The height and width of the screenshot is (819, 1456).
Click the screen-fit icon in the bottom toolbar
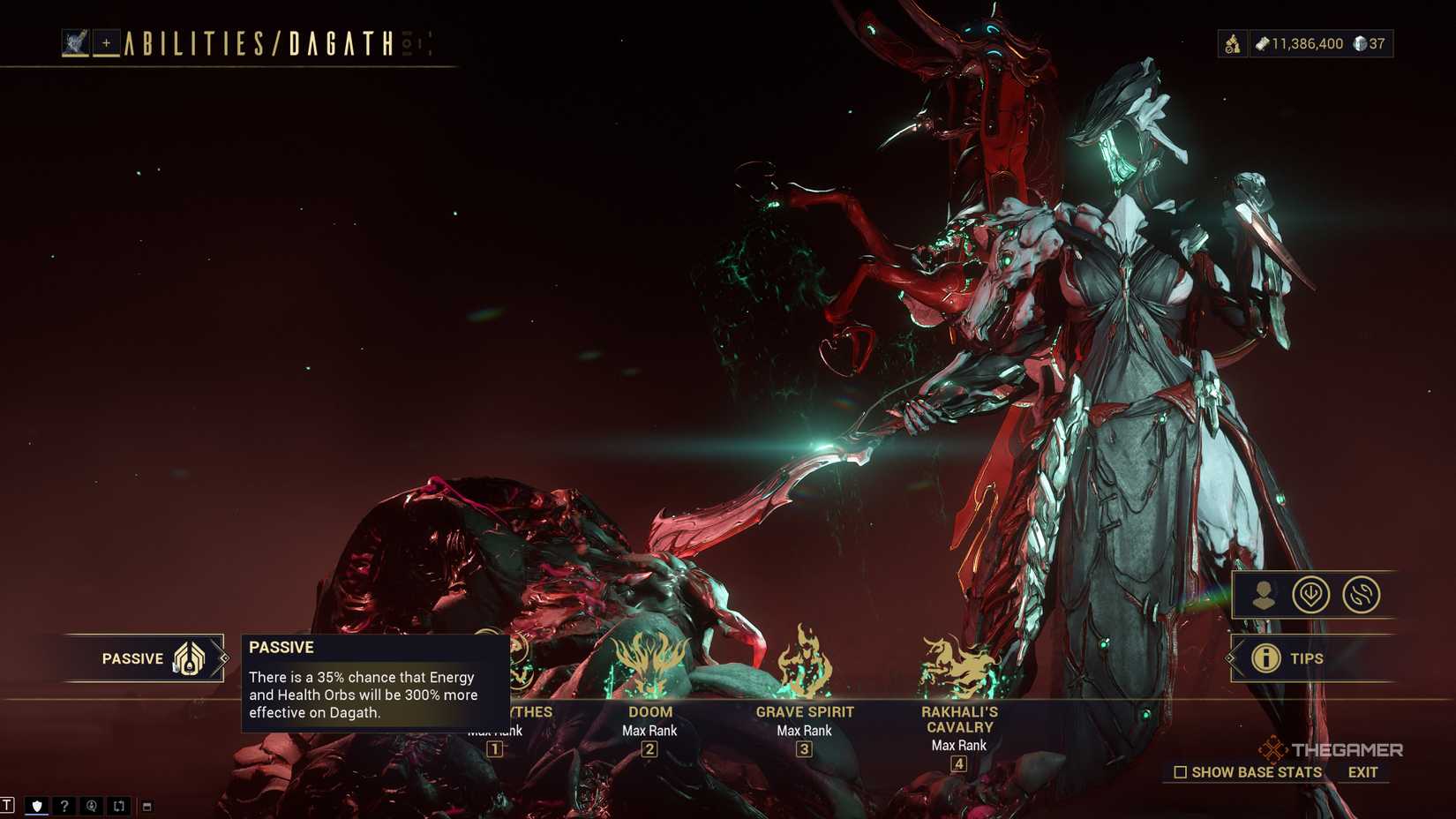118,805
